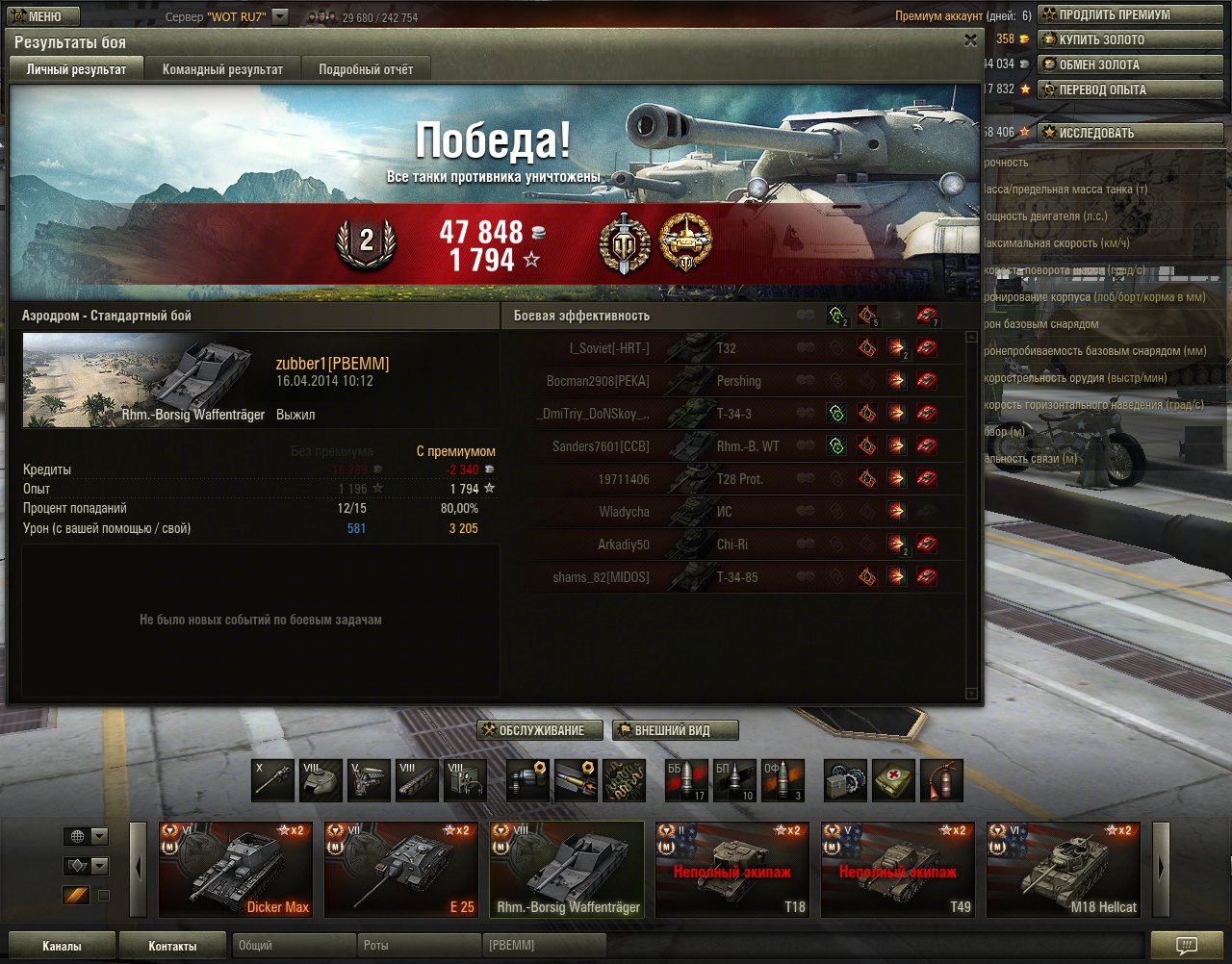The height and width of the screenshot is (964, 1232).
Task: Open the МЕНЮ button
Action: [x=37, y=16]
